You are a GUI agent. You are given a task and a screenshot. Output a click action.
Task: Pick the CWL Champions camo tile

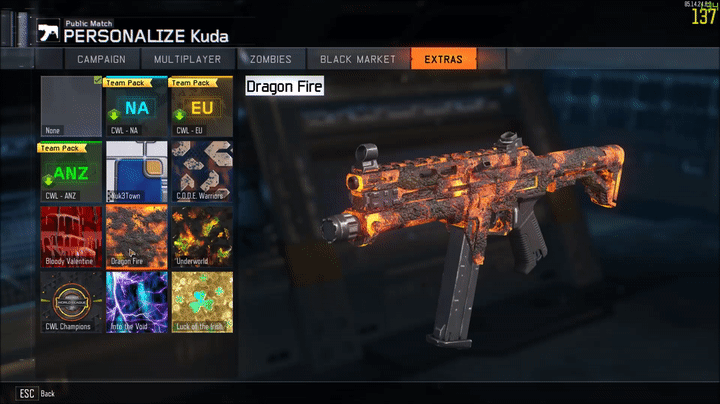pos(72,302)
